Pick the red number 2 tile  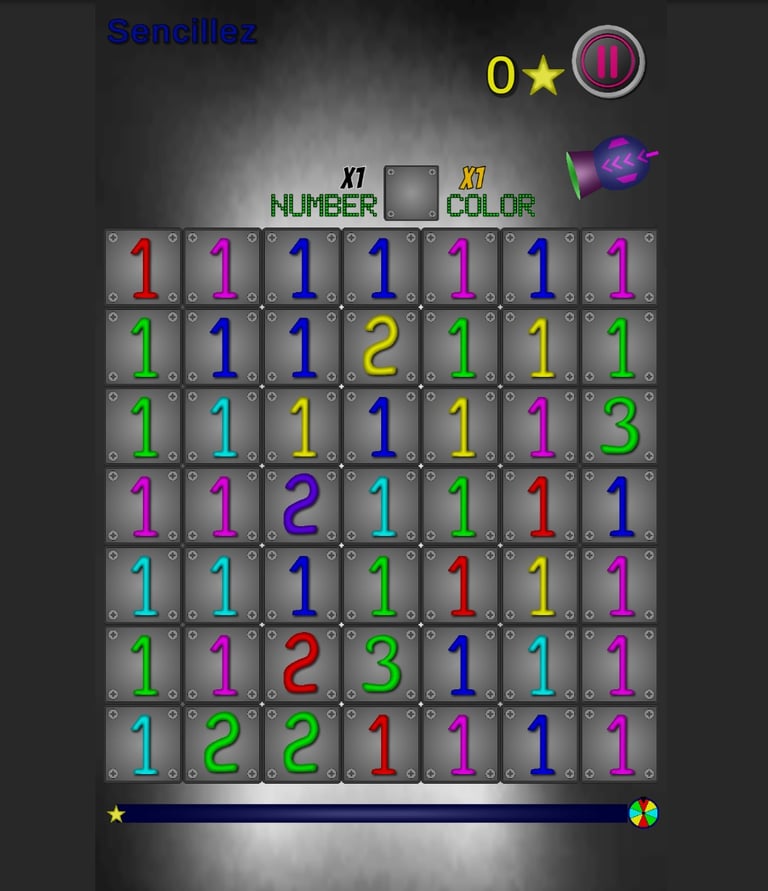(x=302, y=664)
